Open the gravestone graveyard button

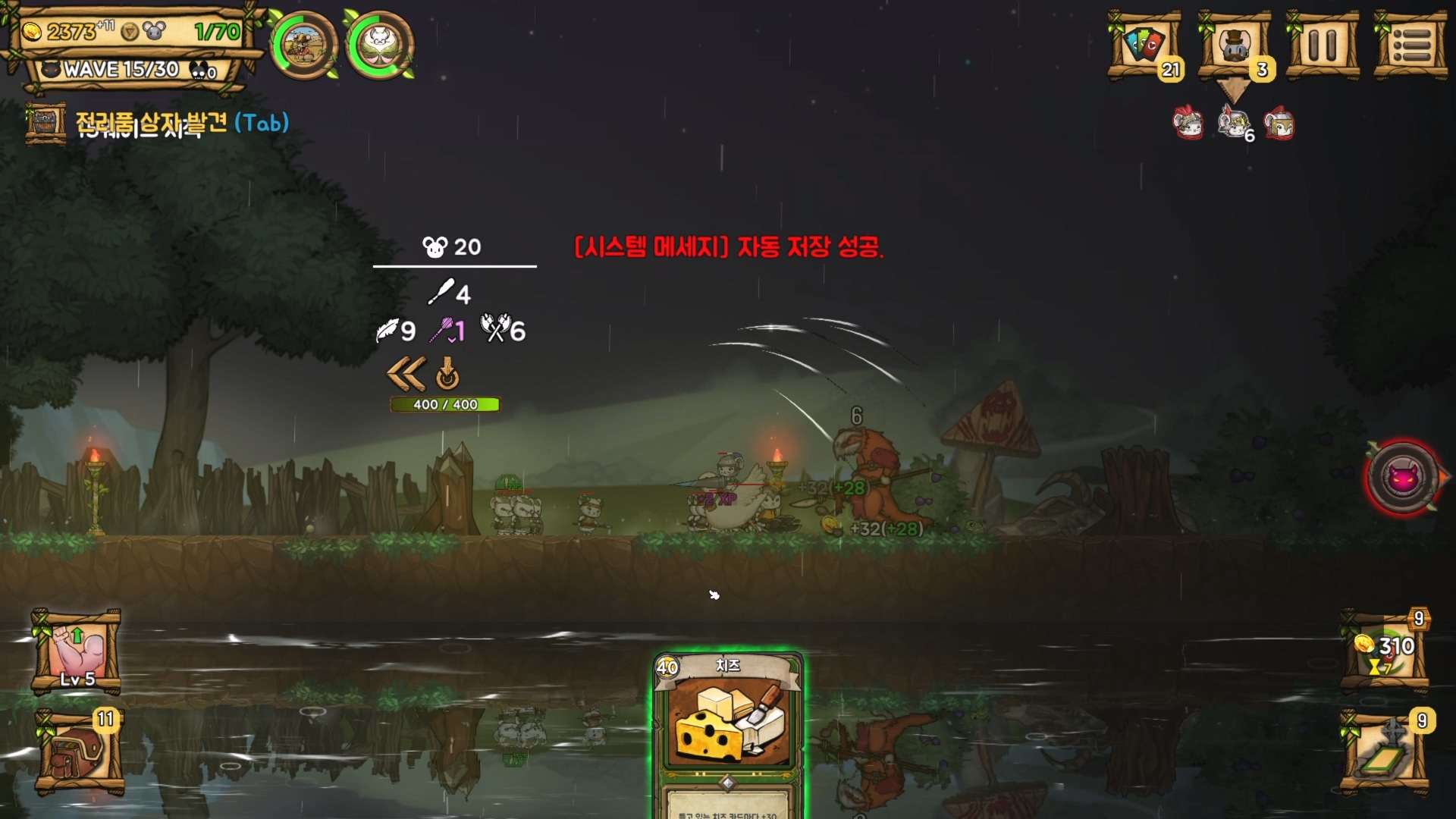pos(1385,752)
